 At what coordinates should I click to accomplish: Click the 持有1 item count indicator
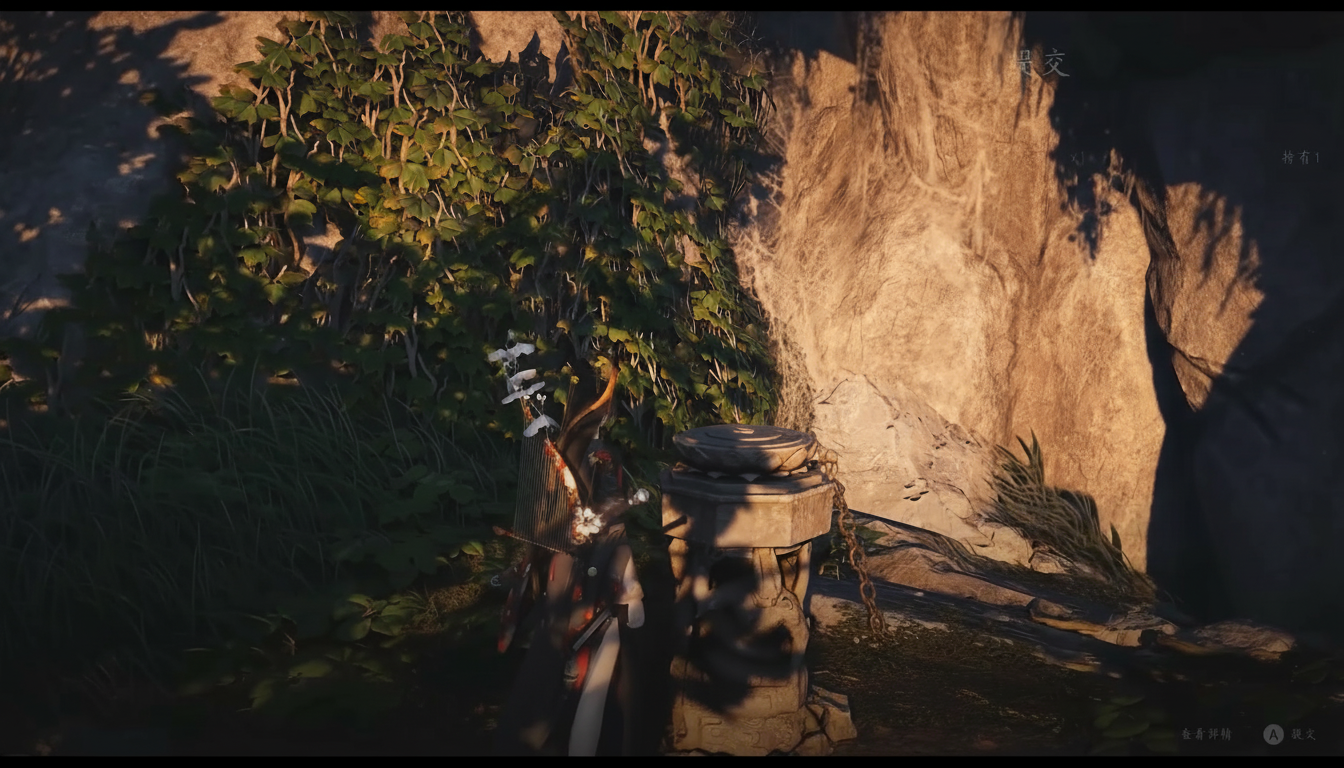coord(1300,156)
